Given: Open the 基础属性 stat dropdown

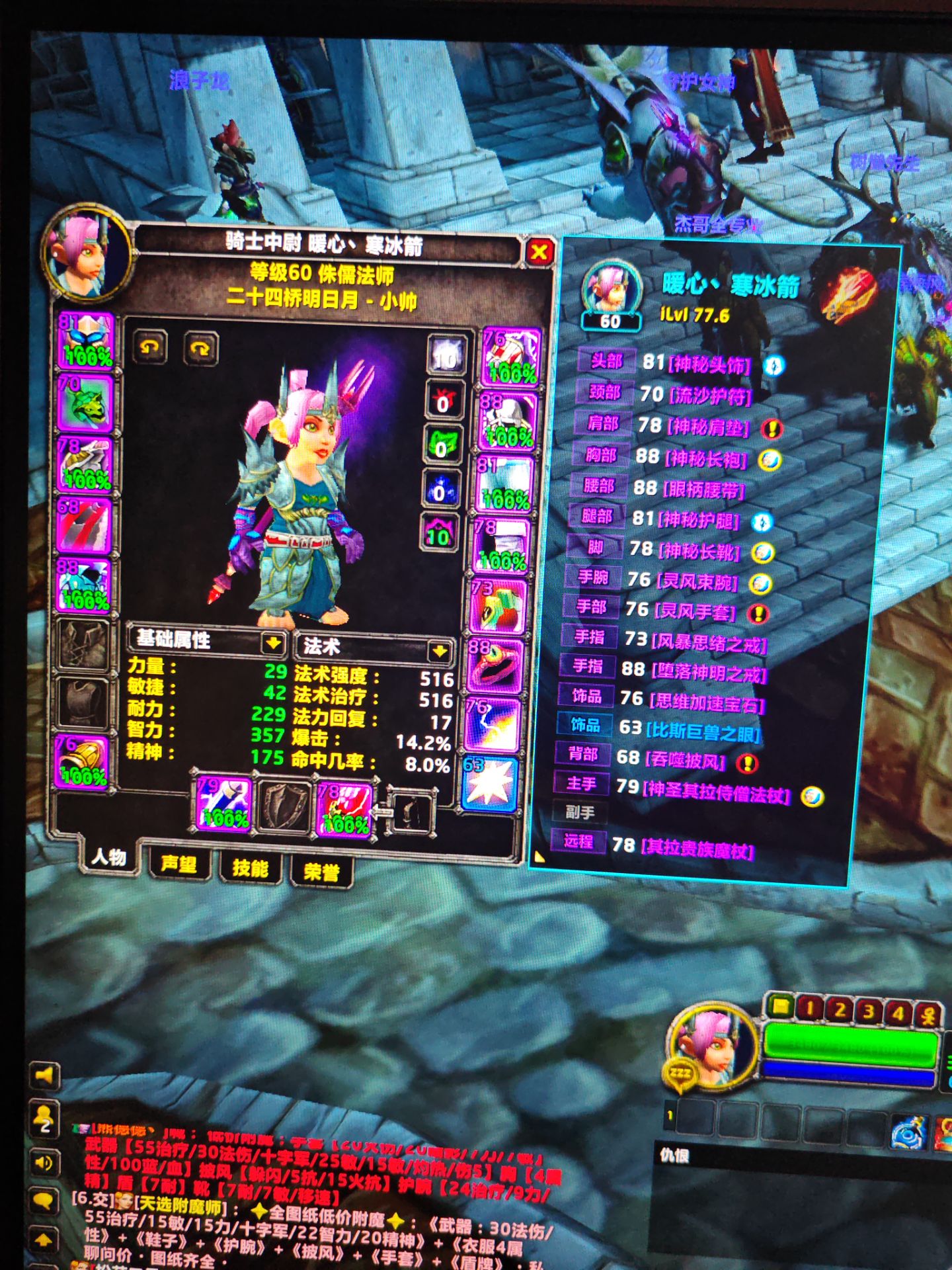Looking at the screenshot, I should [272, 642].
